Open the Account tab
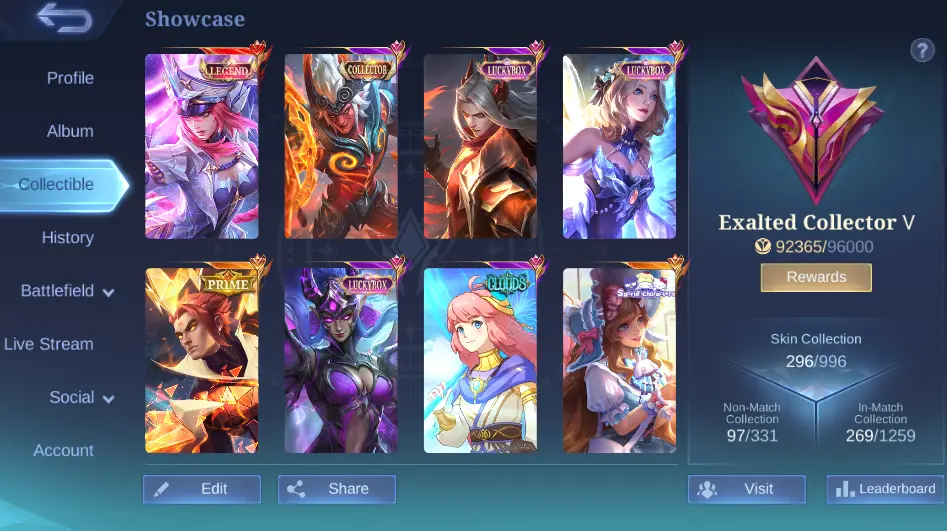The width and height of the screenshot is (947, 531). click(x=64, y=450)
